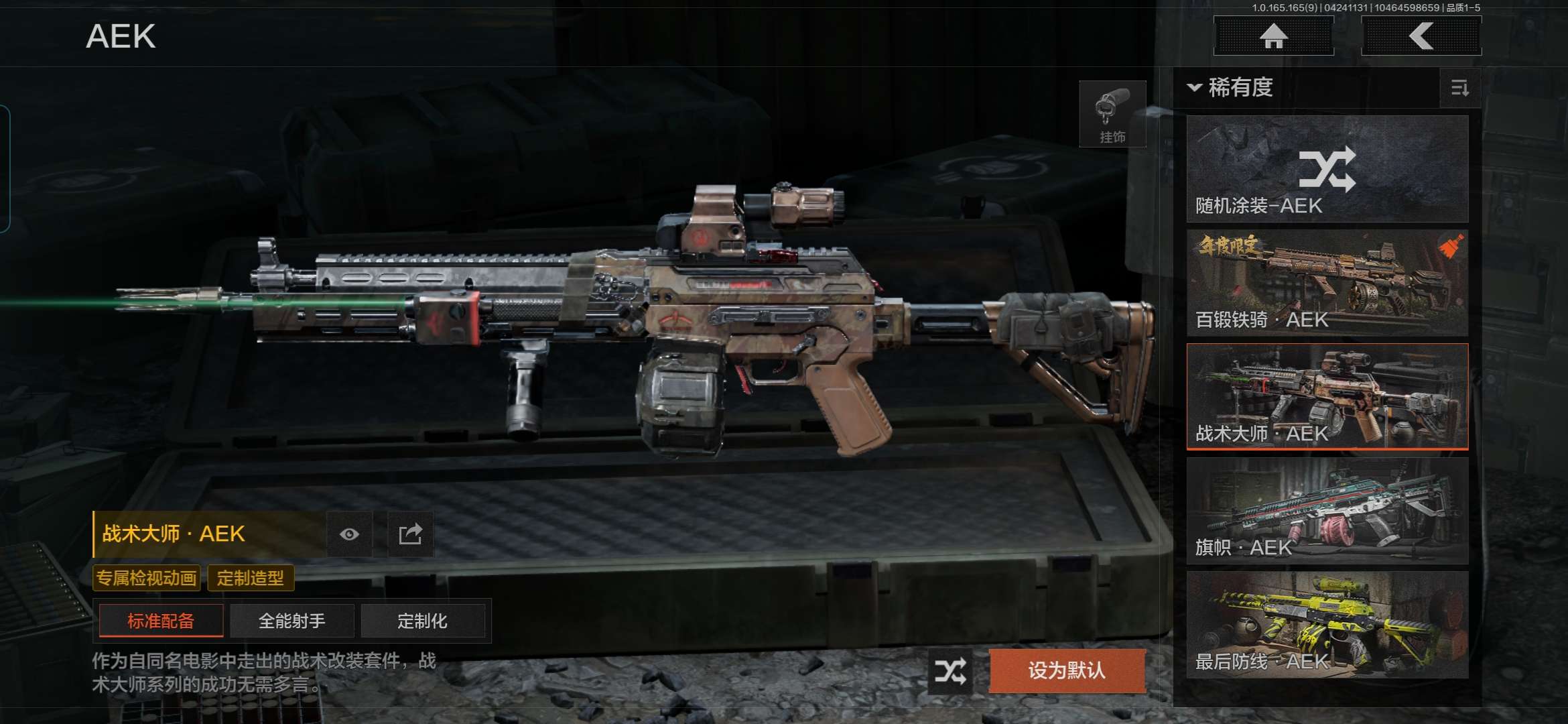1568x724 pixels.
Task: Click the 定制造型 tag
Action: [251, 578]
